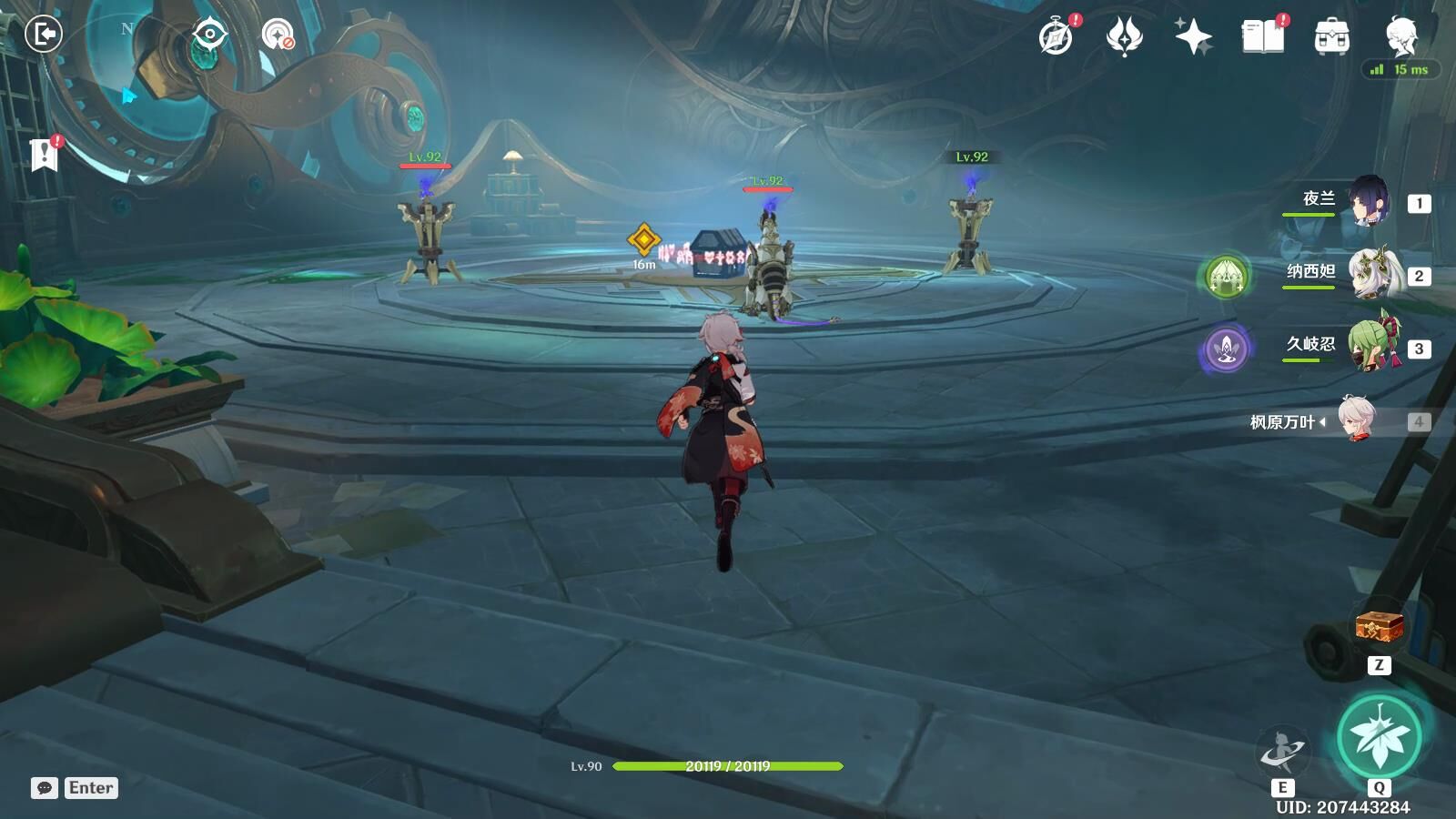Image resolution: width=1456 pixels, height=819 pixels.
Task: Switch to party member 久岐忍
Action: pos(1373,347)
